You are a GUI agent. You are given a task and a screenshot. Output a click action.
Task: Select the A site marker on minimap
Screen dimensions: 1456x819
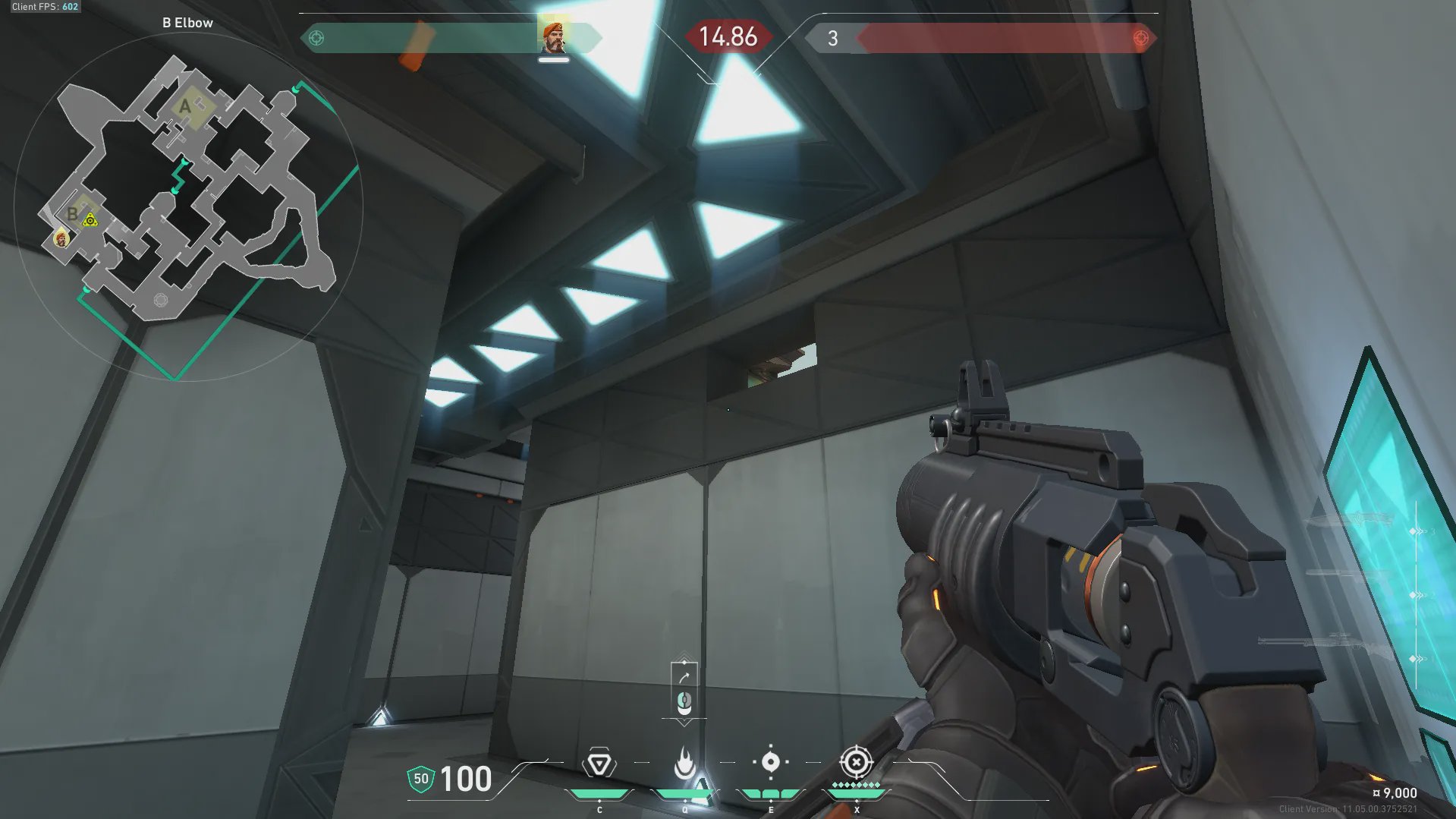(185, 106)
